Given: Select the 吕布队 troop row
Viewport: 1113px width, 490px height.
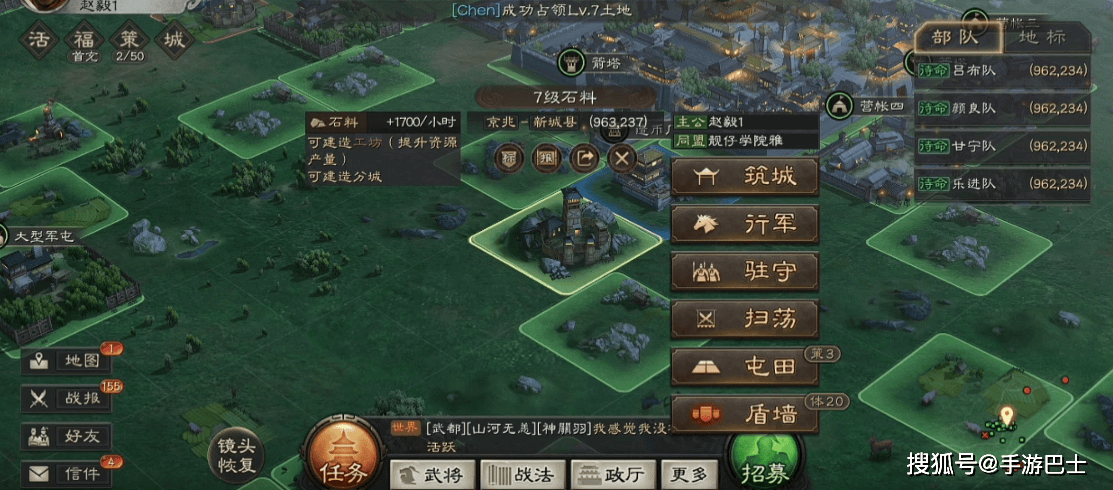Looking at the screenshot, I should click(x=1003, y=72).
